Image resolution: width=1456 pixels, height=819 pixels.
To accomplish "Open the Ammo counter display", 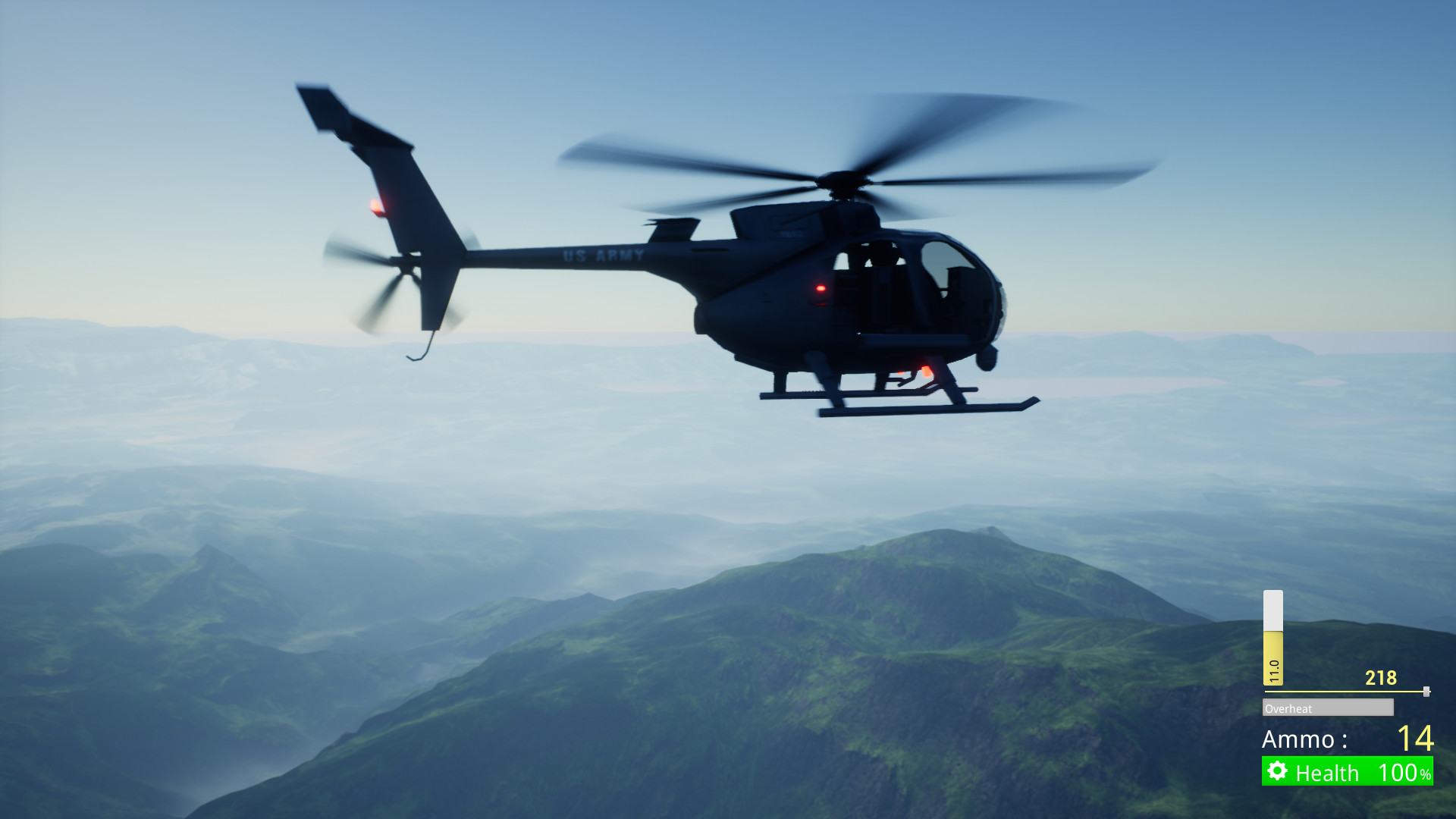I will point(1357,740).
